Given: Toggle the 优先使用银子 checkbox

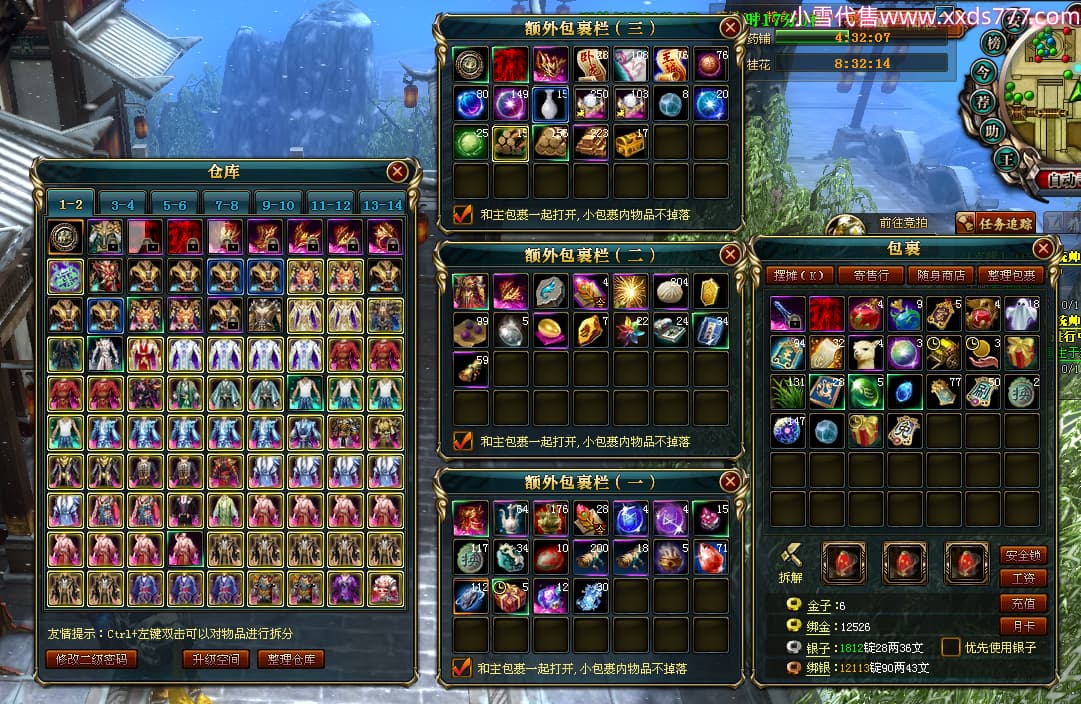Looking at the screenshot, I should (951, 648).
